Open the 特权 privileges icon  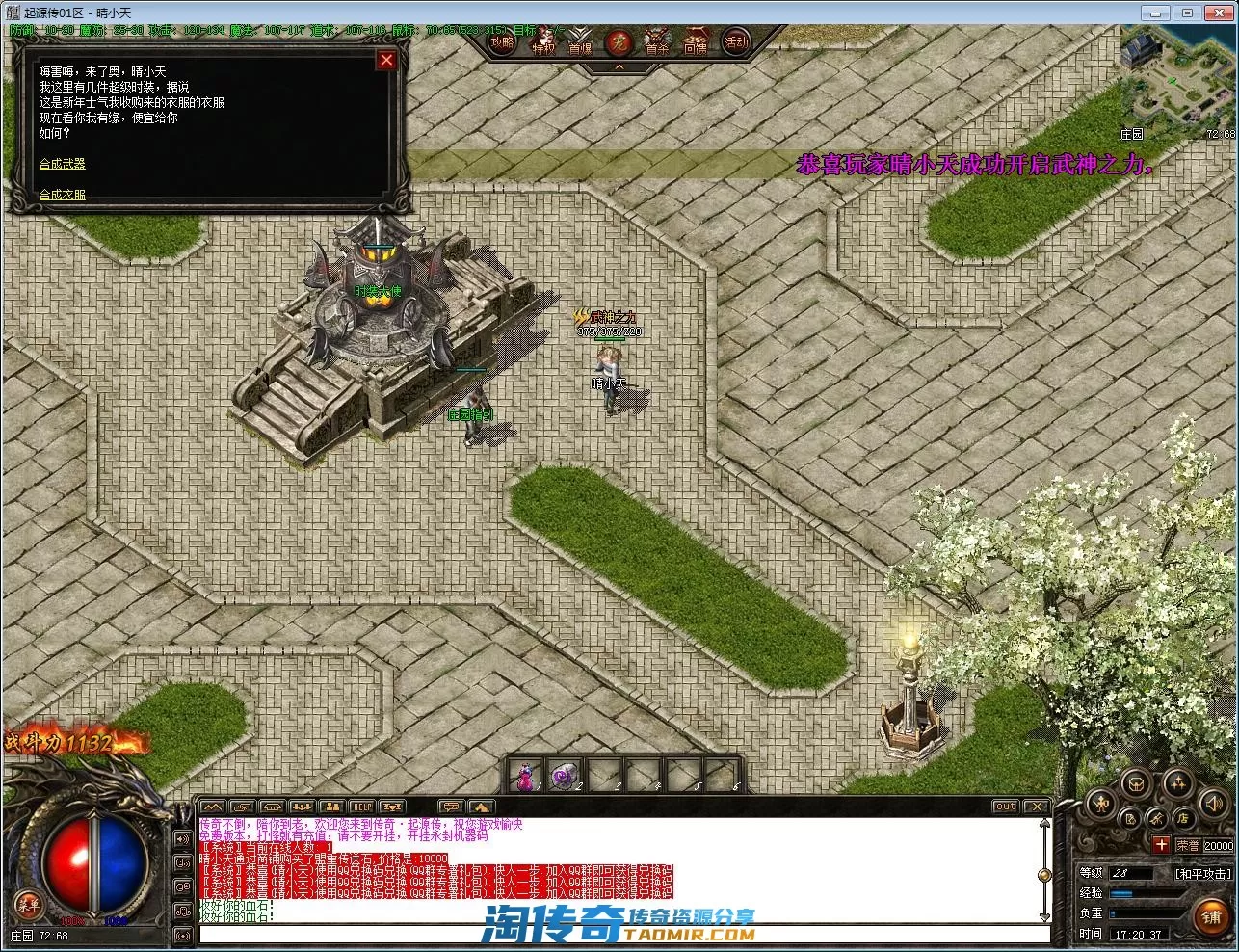[x=543, y=44]
